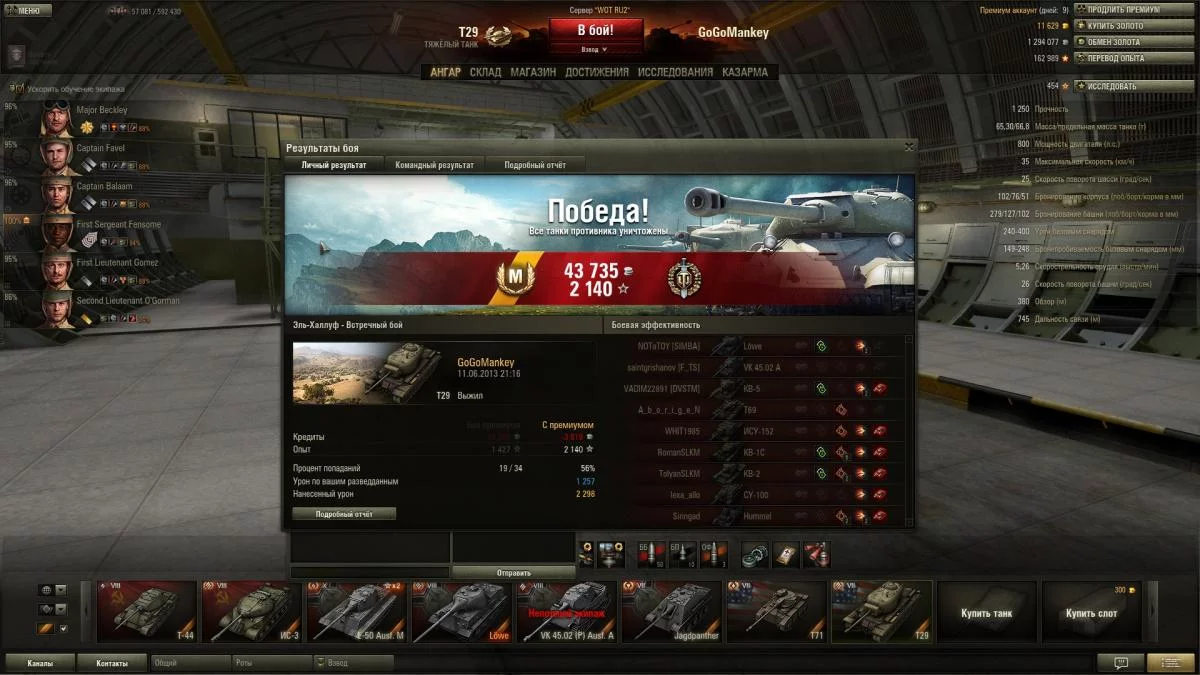Choose the Купить золото button
Image resolution: width=1200 pixels, height=675 pixels.
coord(1114,26)
